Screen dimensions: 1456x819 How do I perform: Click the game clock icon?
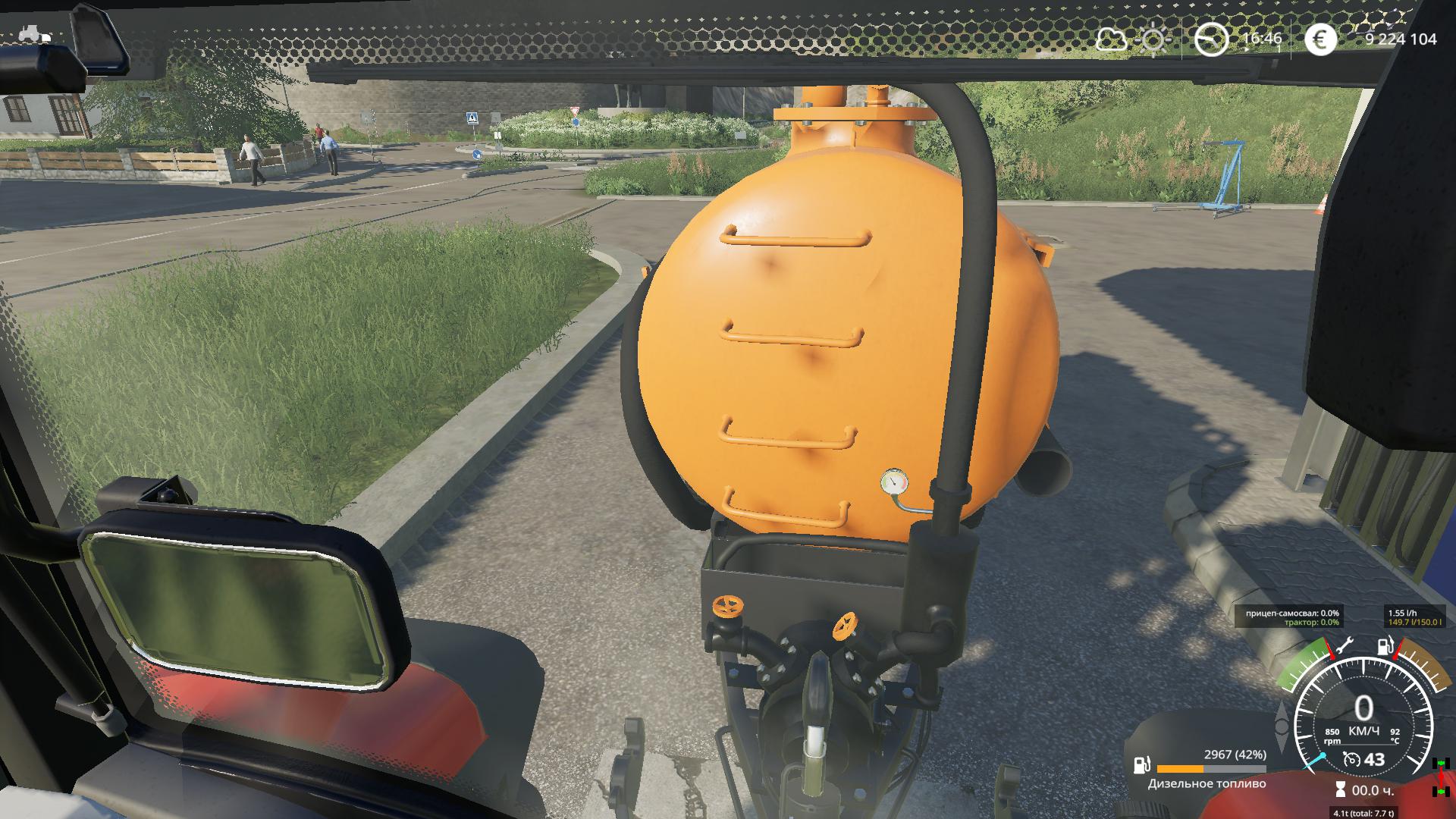pos(1211,39)
